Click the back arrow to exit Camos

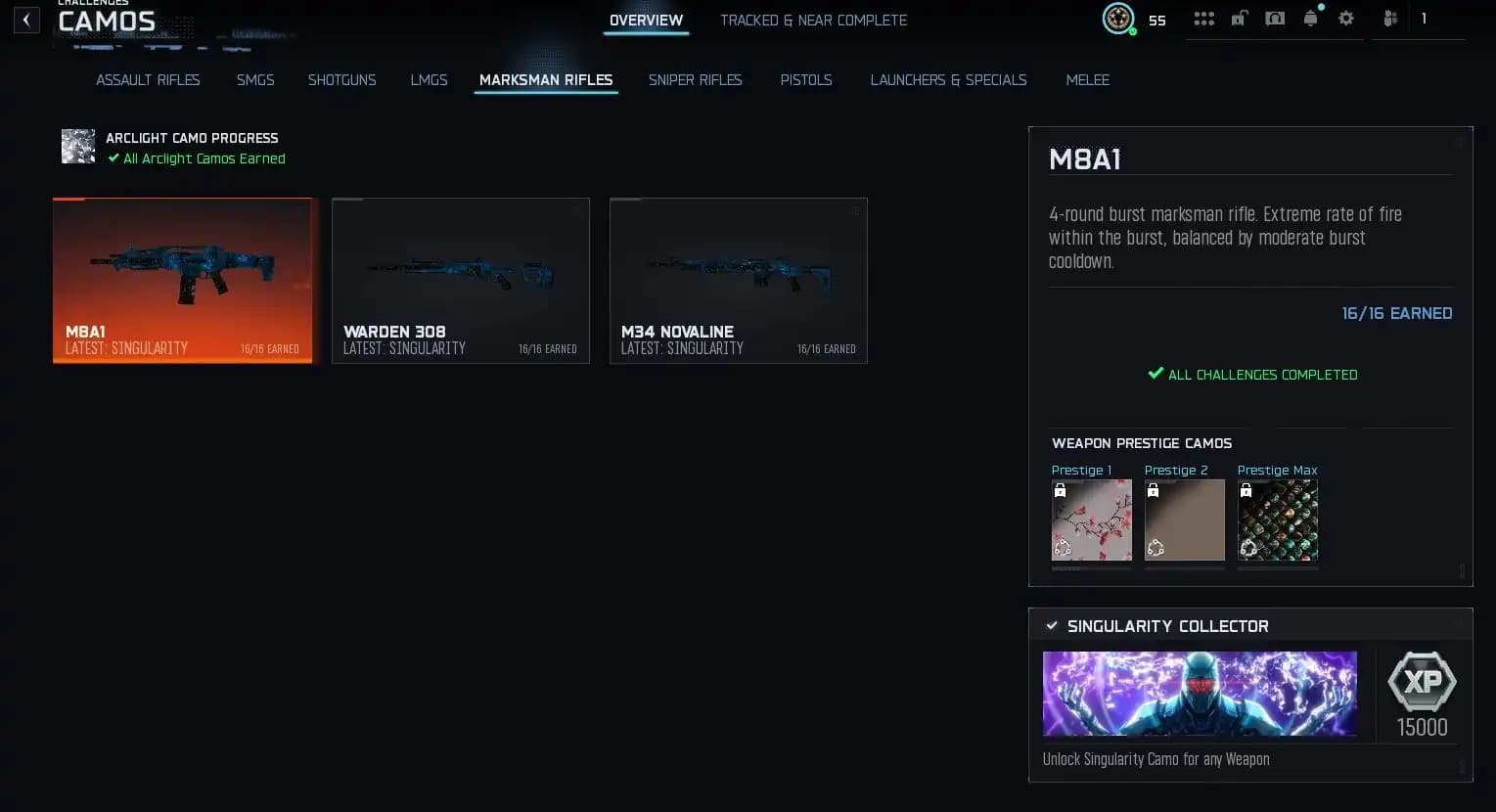(26, 20)
